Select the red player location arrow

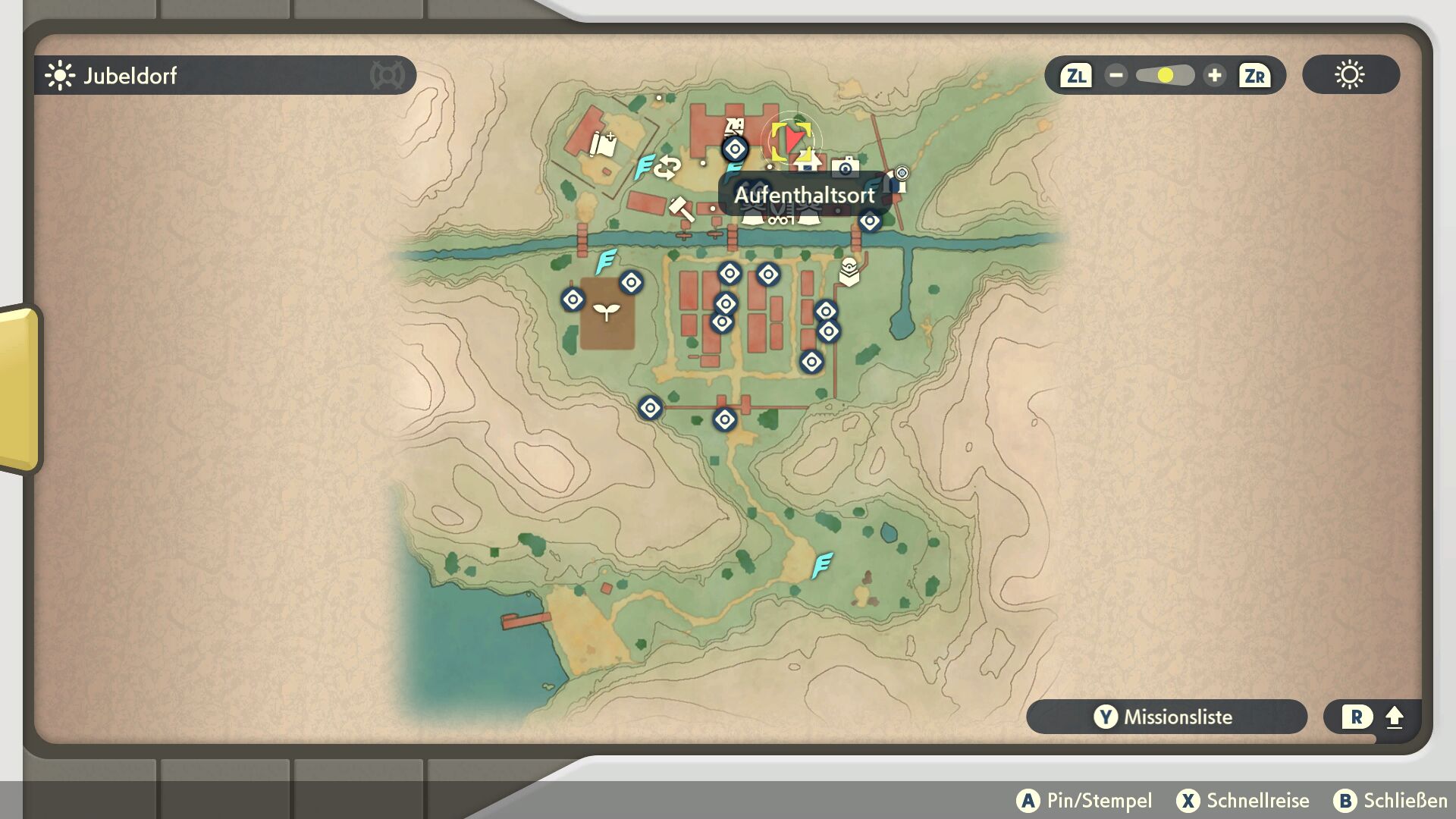click(x=792, y=139)
